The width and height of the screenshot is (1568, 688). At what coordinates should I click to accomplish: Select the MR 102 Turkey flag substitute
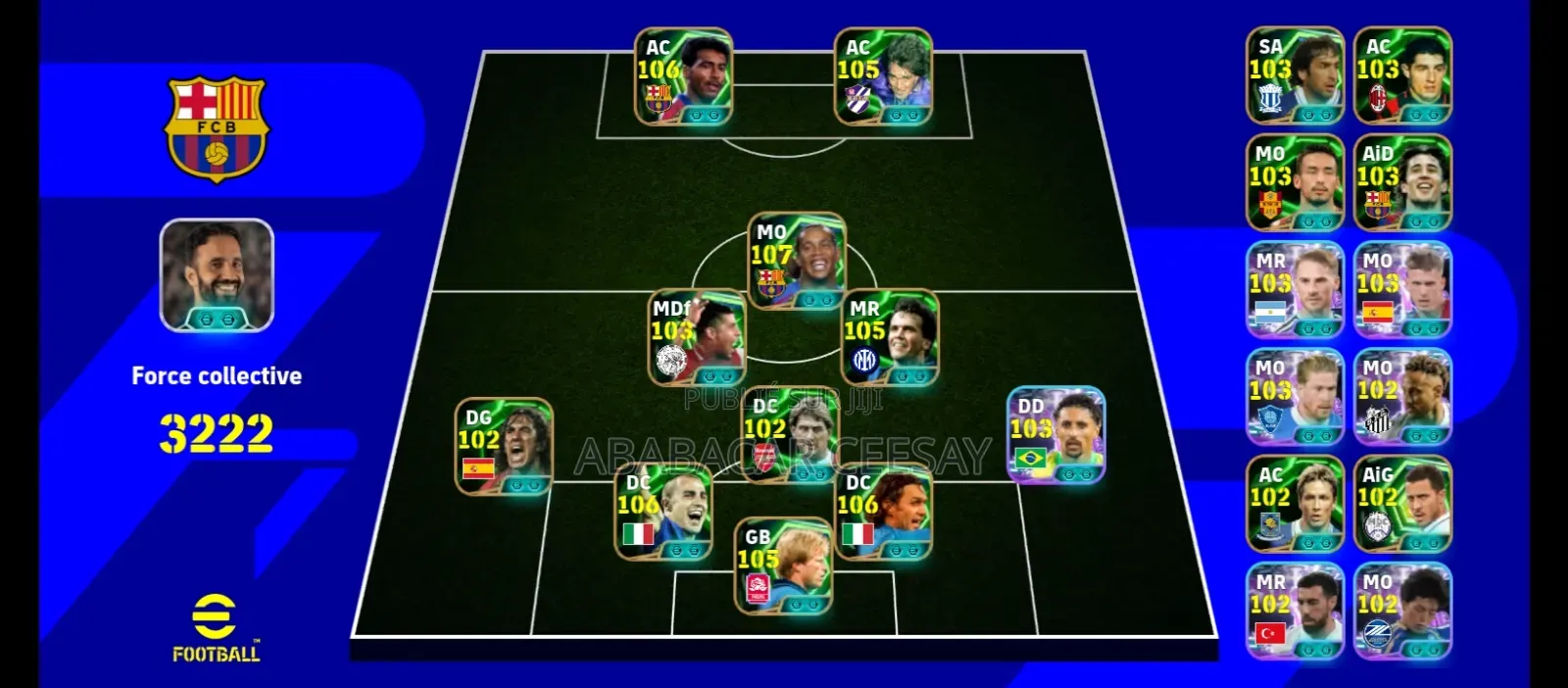[1295, 610]
